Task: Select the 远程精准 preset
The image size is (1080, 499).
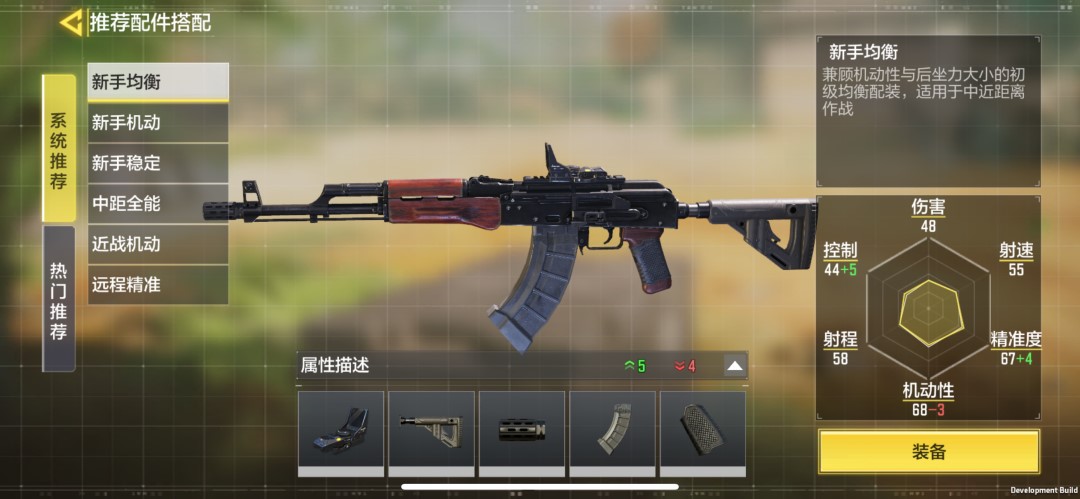Action: point(157,285)
